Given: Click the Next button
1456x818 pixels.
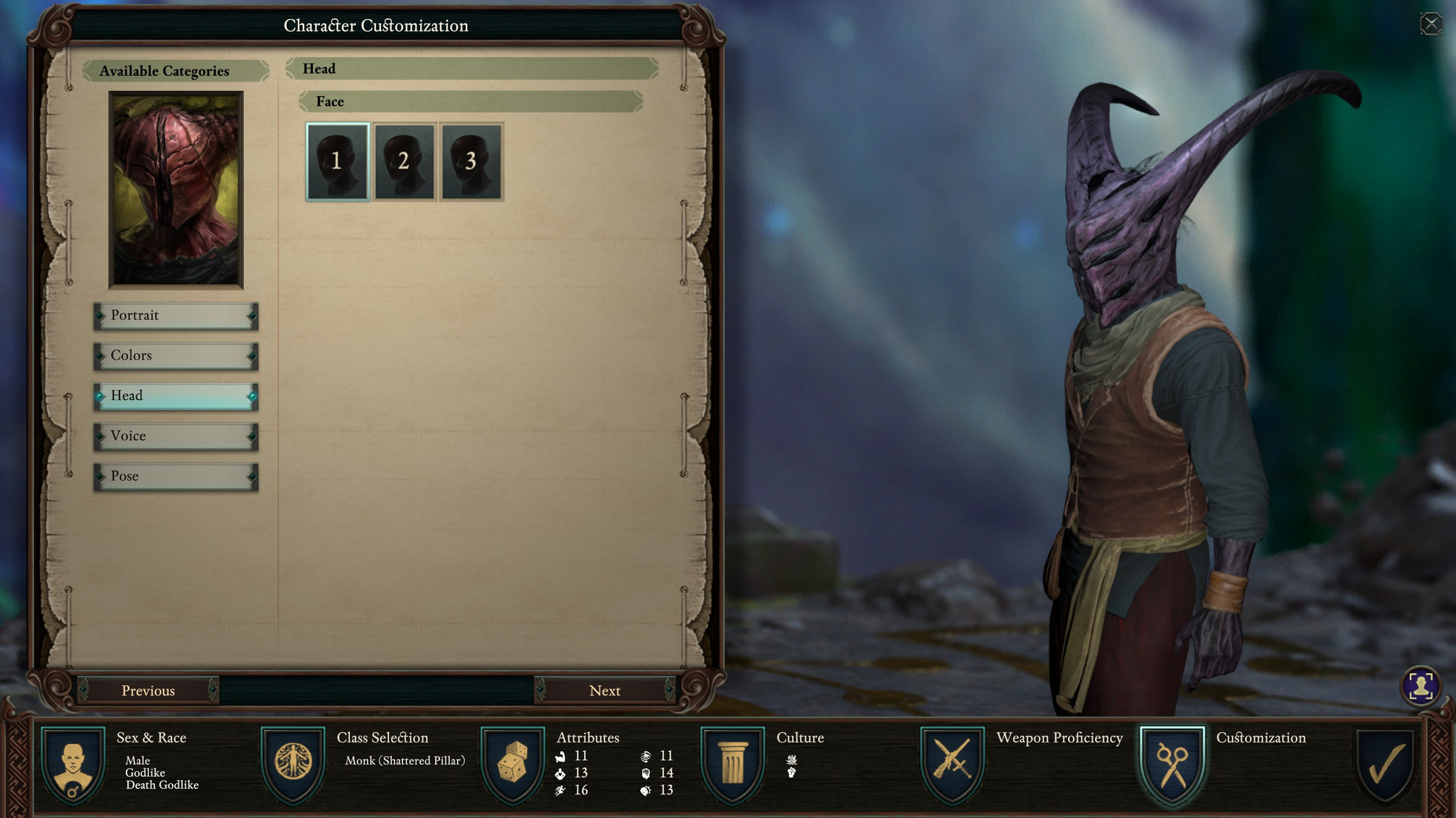Looking at the screenshot, I should (x=605, y=690).
